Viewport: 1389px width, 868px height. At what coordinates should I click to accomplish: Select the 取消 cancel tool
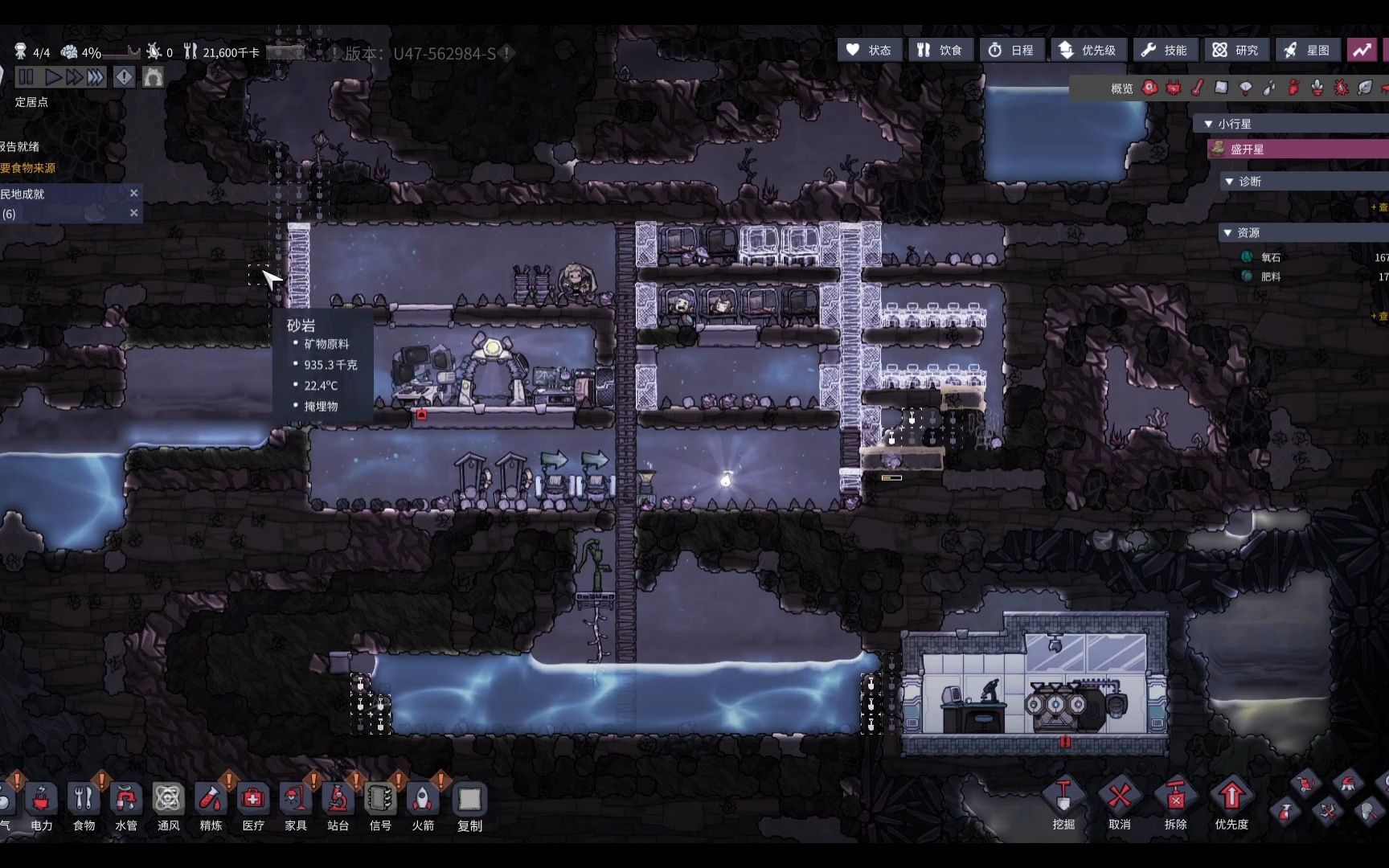(x=1120, y=802)
